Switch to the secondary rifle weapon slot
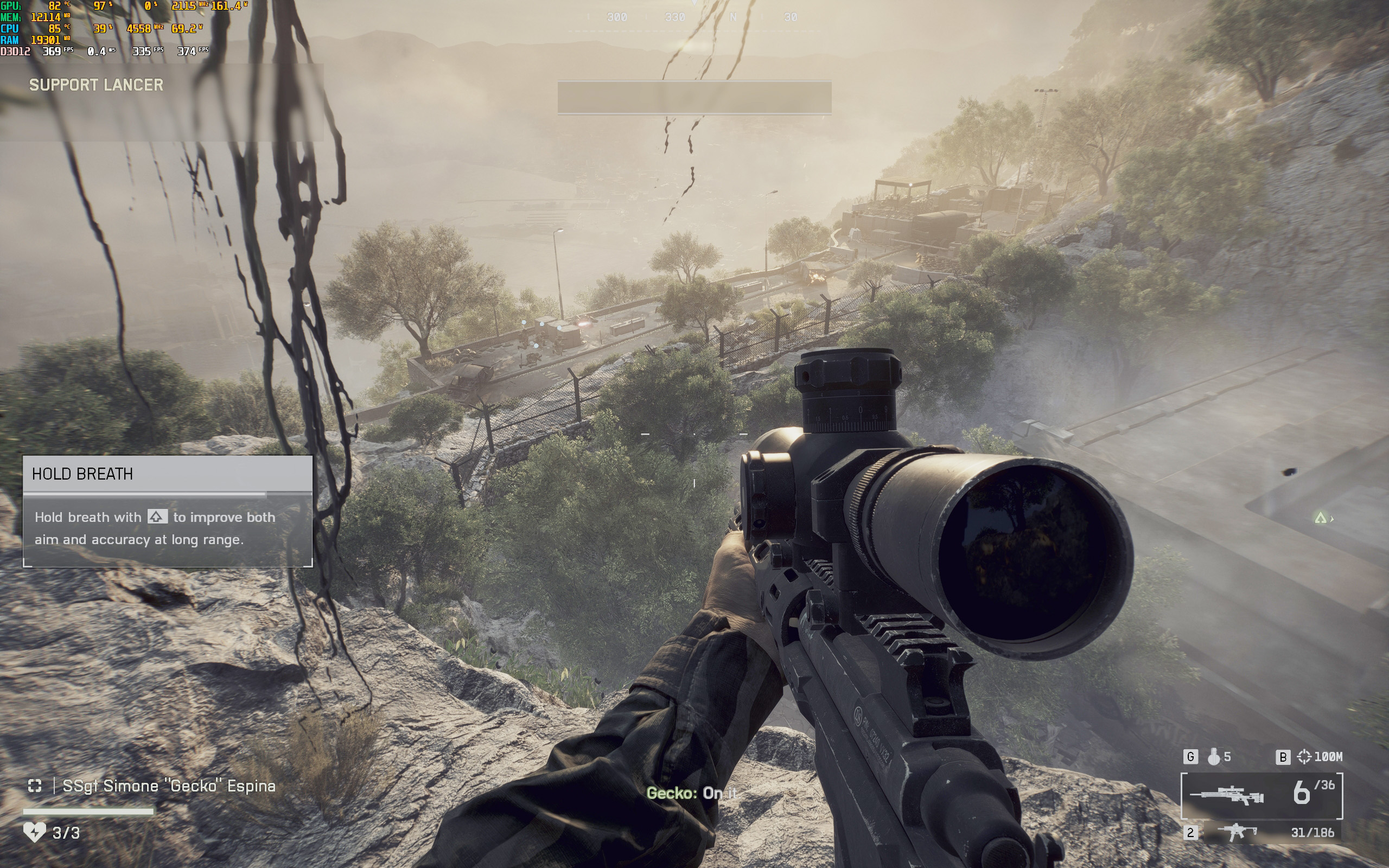The image size is (1389, 868). [x=1236, y=832]
